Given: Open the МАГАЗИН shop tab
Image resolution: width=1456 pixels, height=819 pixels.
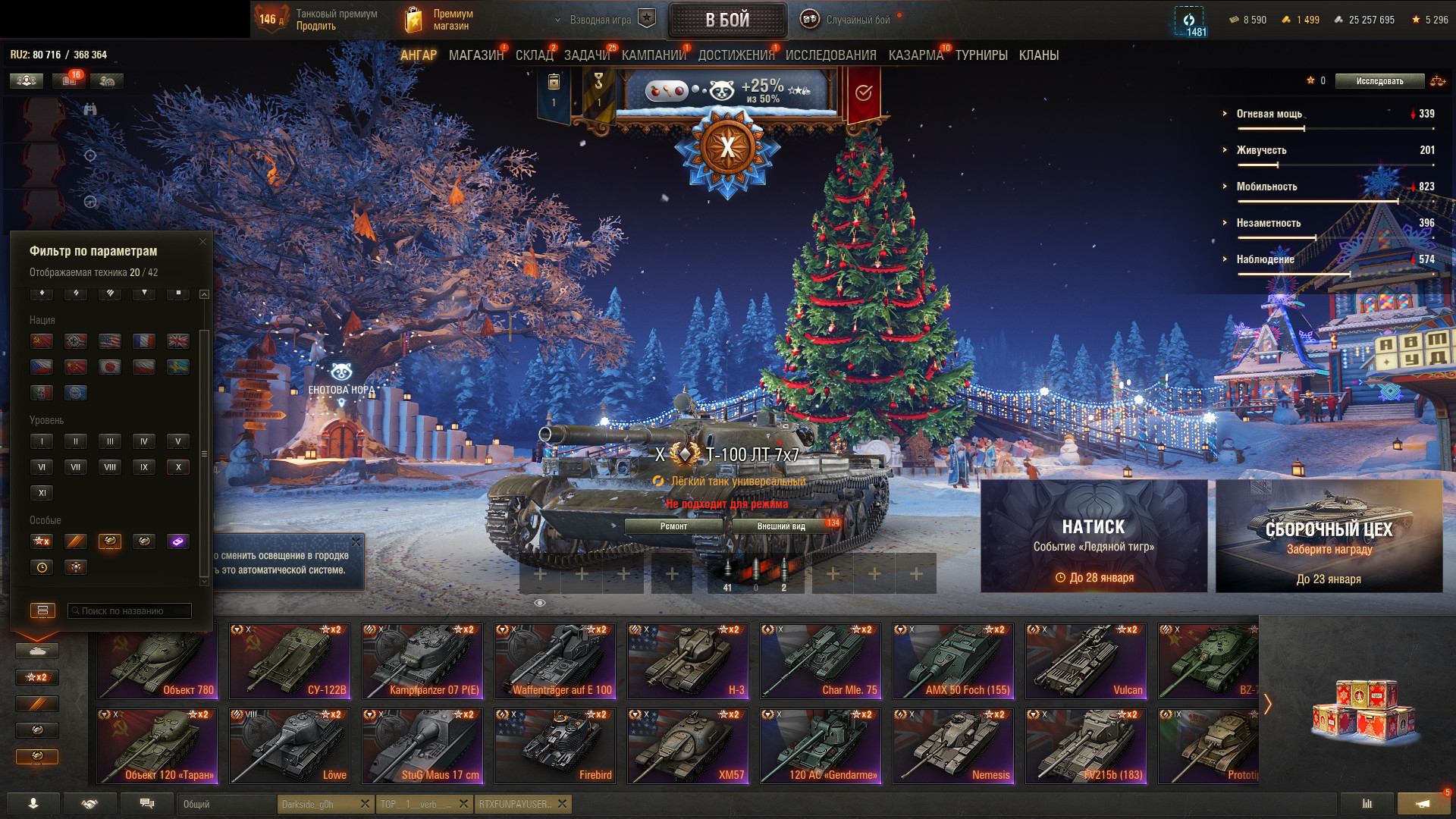Looking at the screenshot, I should [475, 55].
